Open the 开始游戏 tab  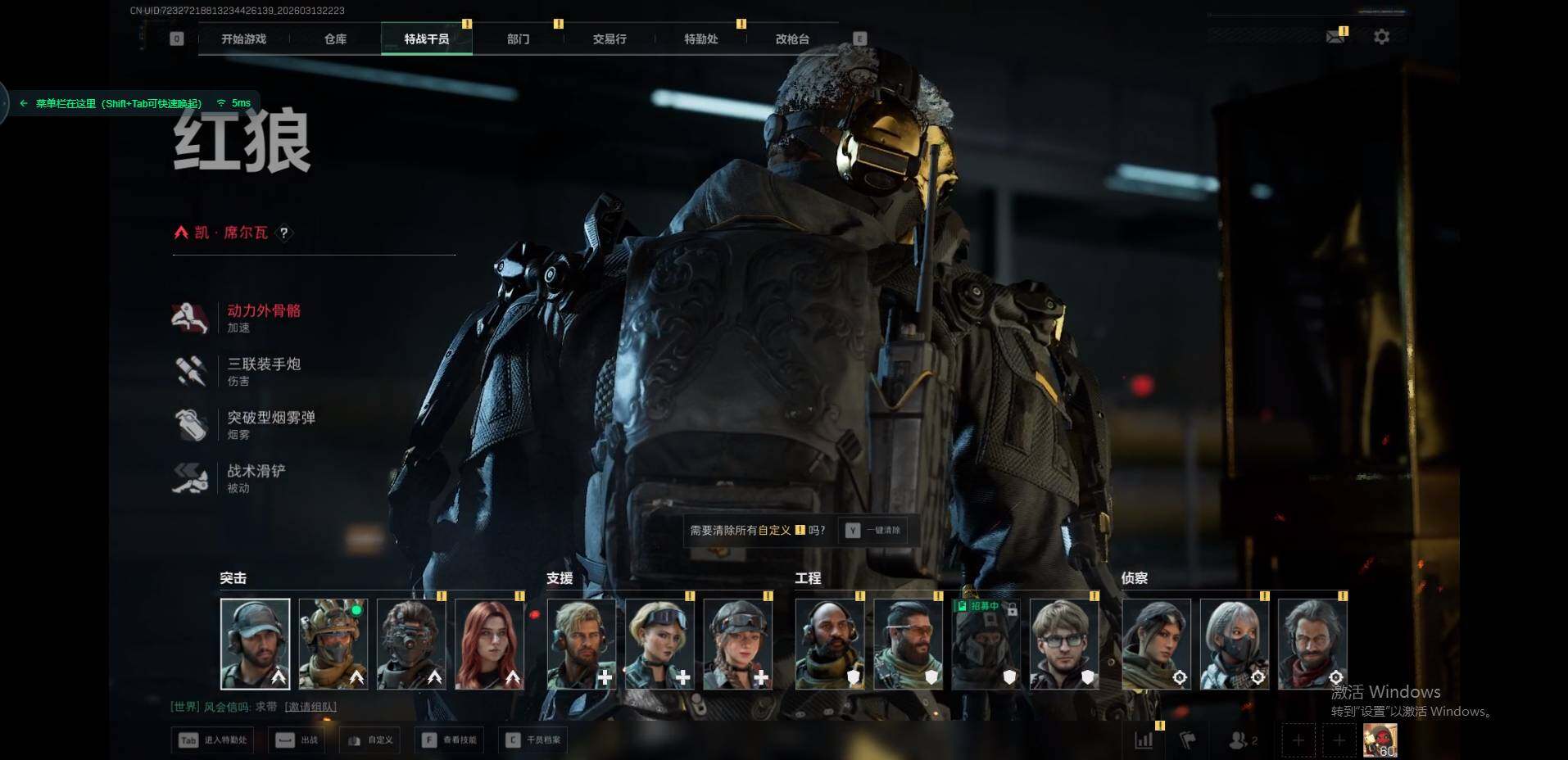pyautogui.click(x=243, y=38)
